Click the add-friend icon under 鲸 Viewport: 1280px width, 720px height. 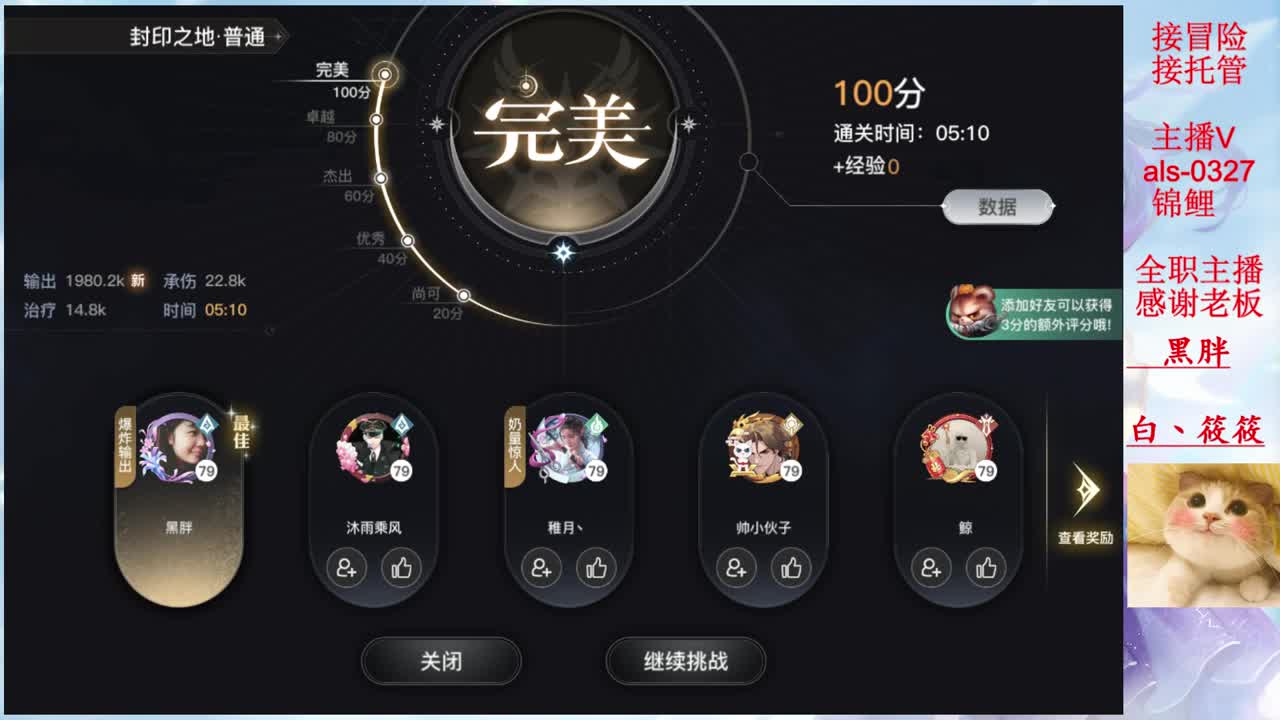click(931, 570)
